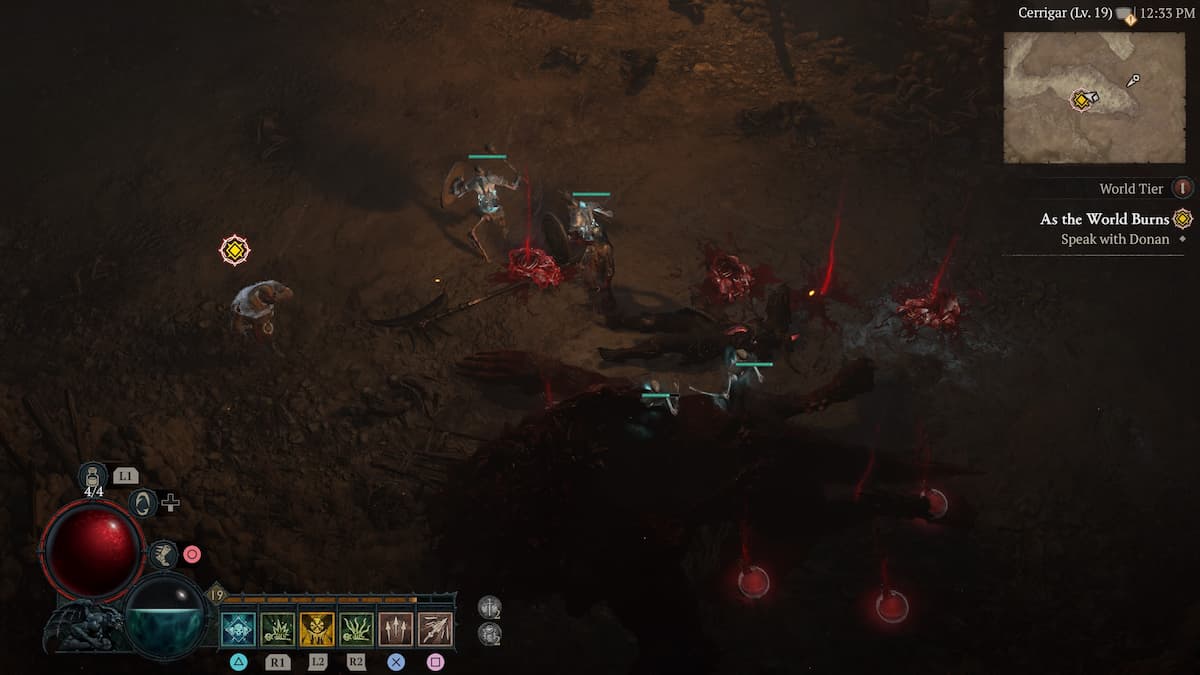Activate the green tendrils skill
This screenshot has height=675, width=1200.
[356, 629]
